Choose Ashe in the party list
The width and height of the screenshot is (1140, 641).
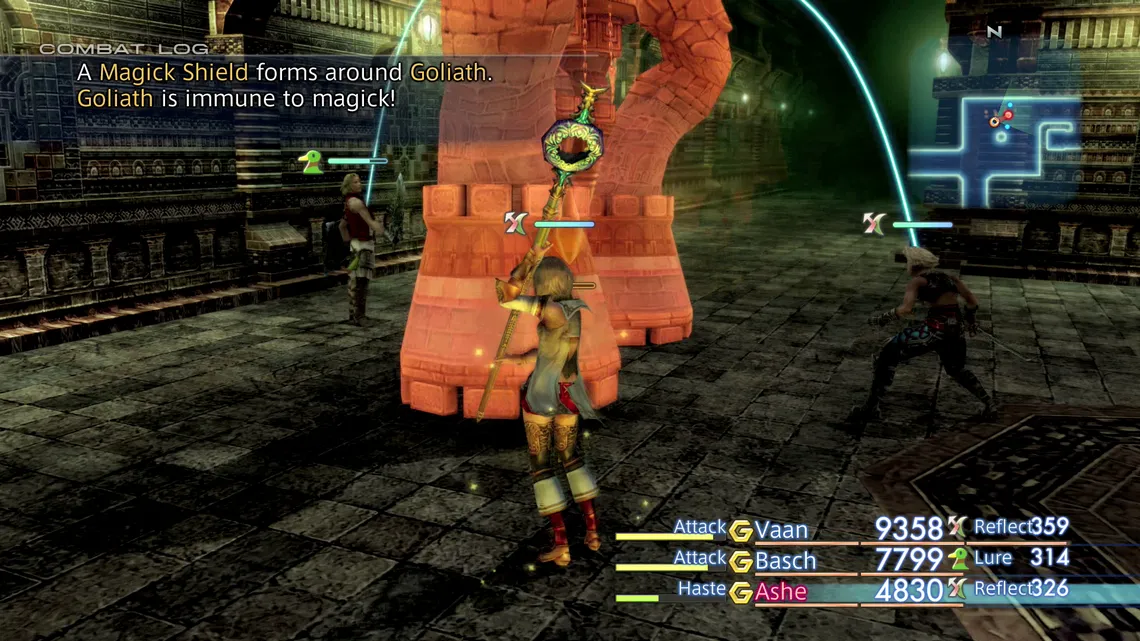pos(781,592)
